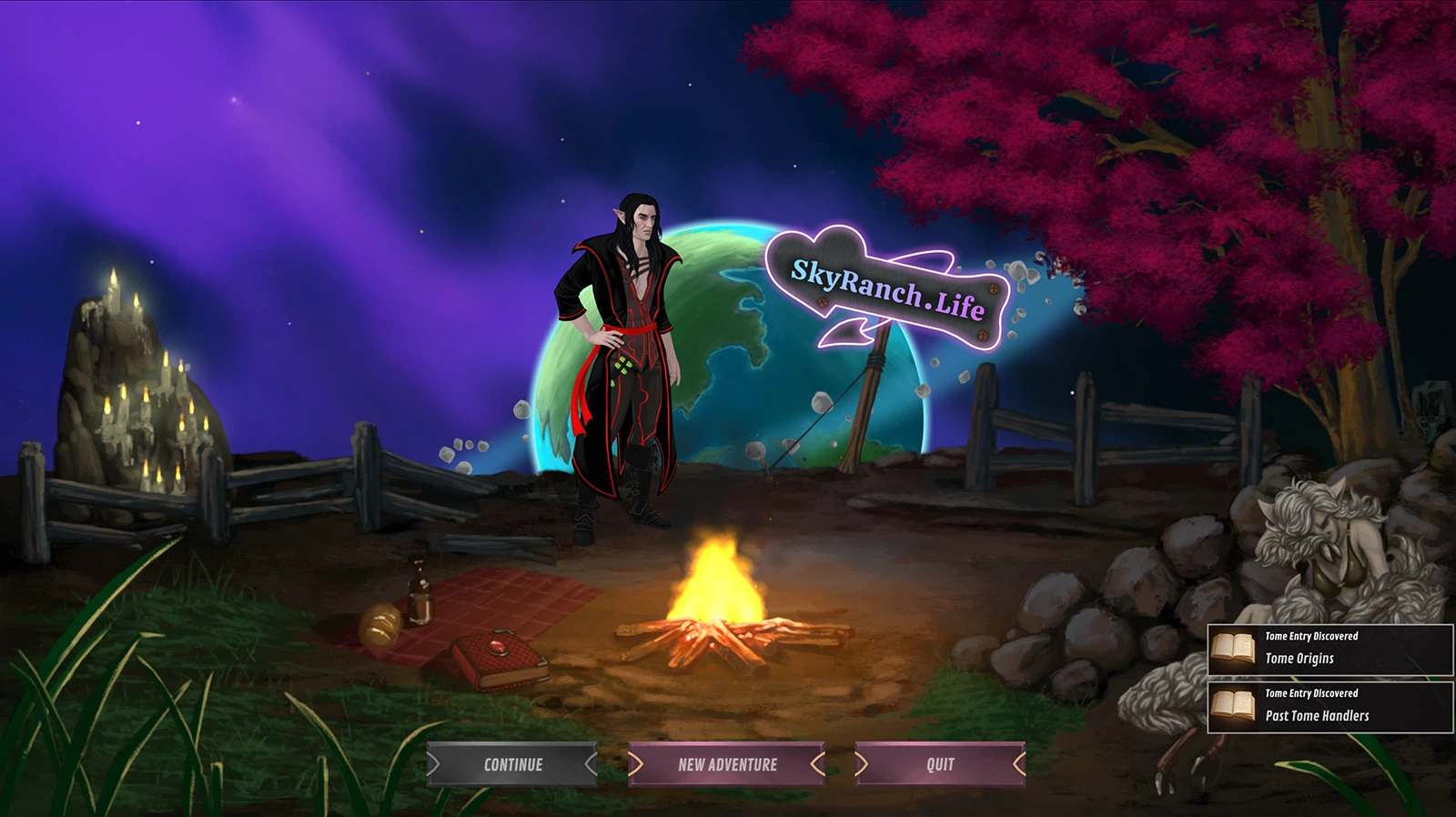The image size is (1456, 817).
Task: View the Past Tome Handlers notification
Action: [1330, 707]
